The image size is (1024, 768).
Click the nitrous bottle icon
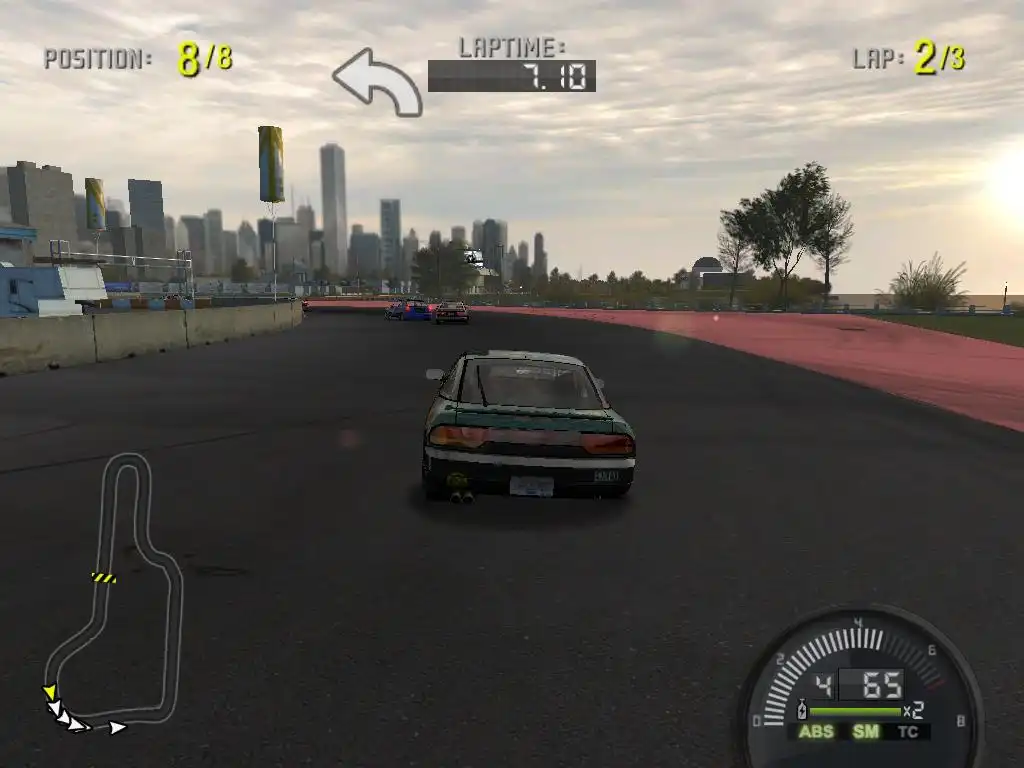click(x=801, y=712)
